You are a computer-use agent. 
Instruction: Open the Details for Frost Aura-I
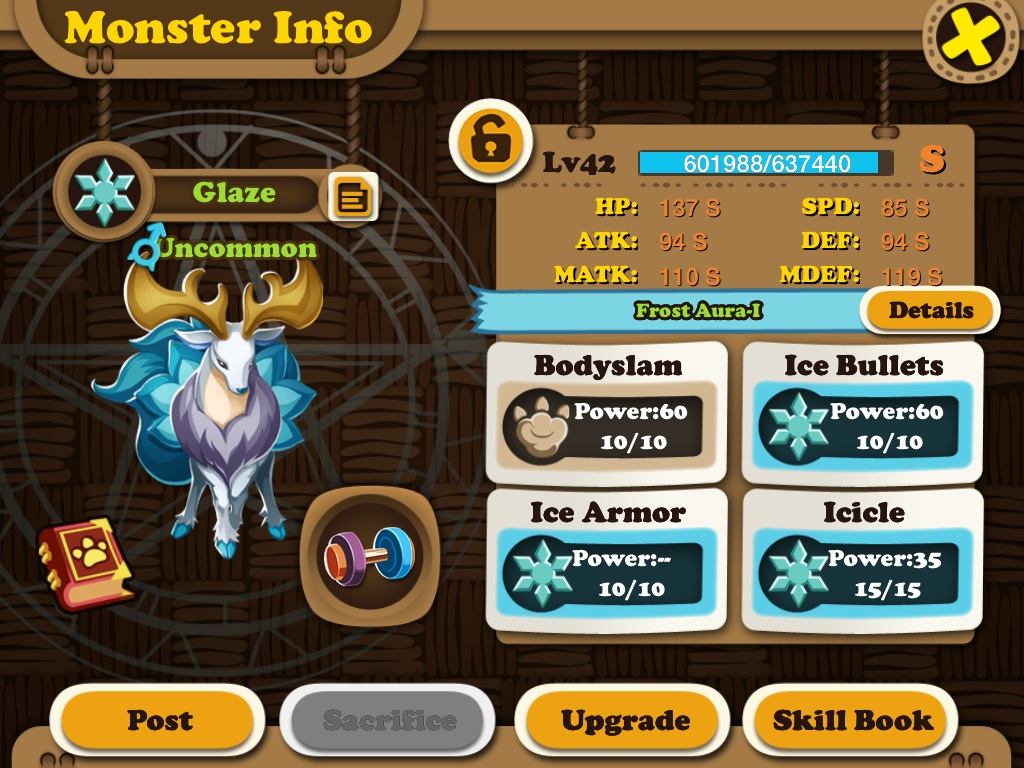930,311
